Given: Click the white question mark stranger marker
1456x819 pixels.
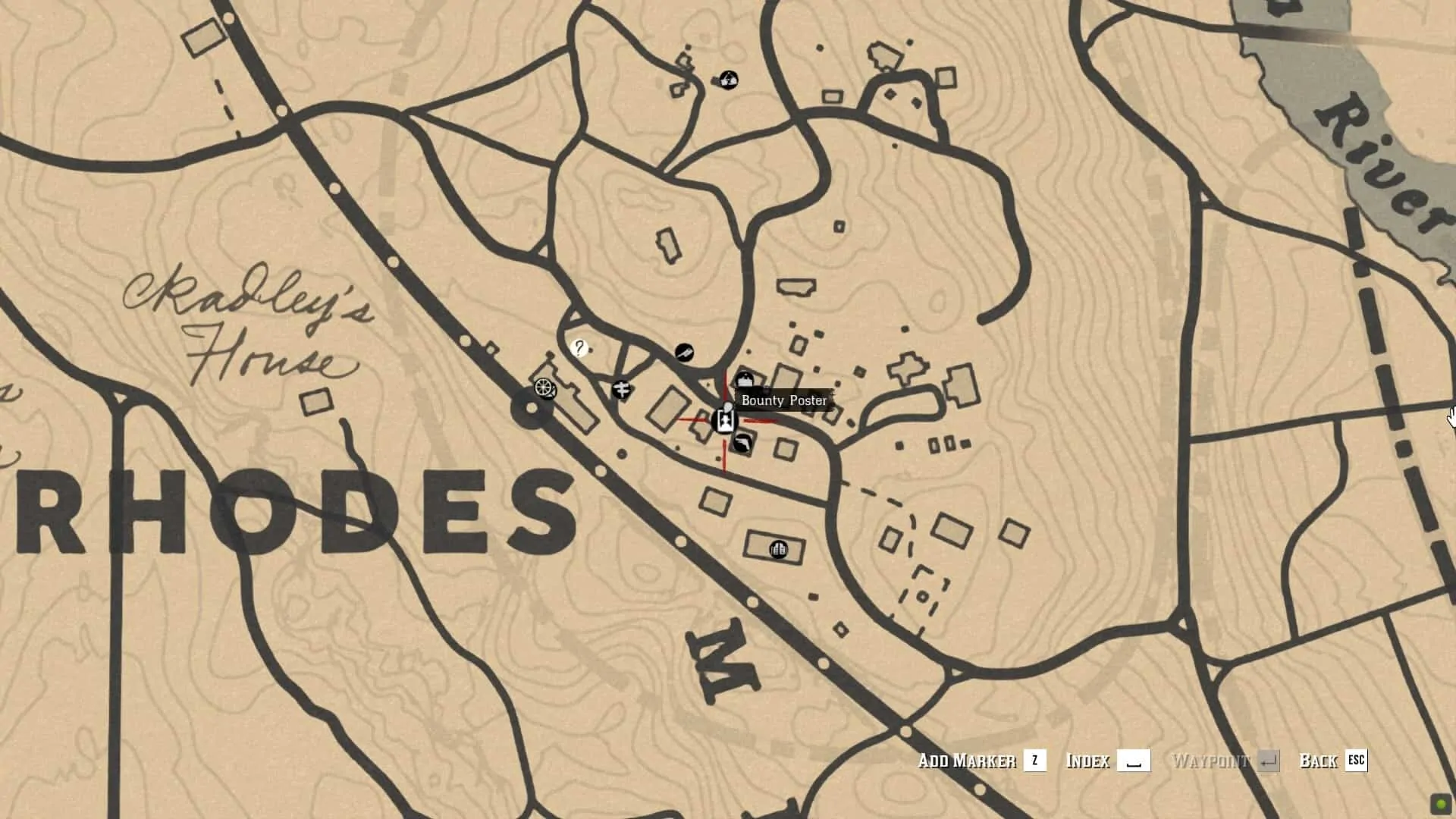Looking at the screenshot, I should pyautogui.click(x=579, y=348).
